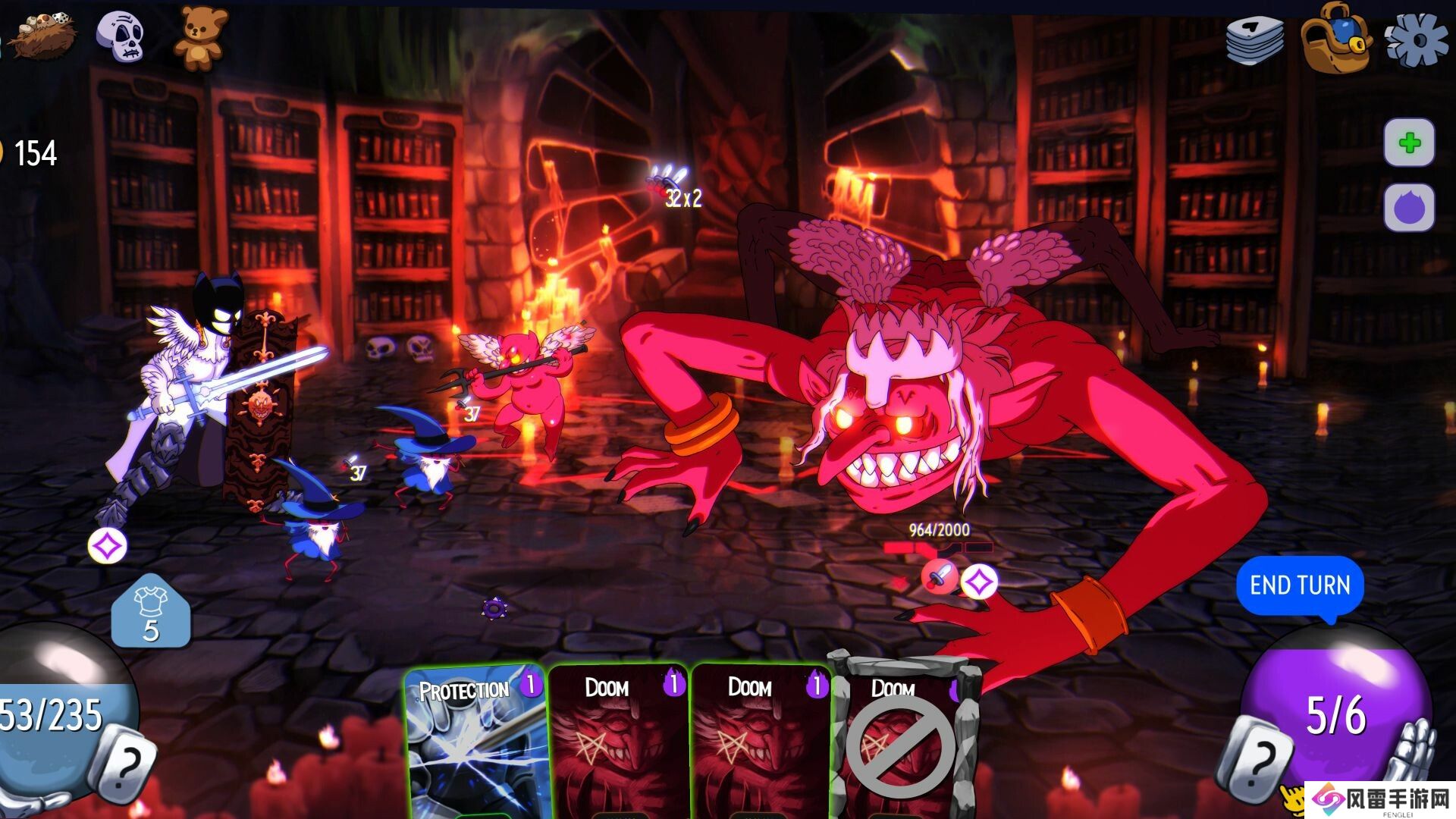This screenshot has height=819, width=1456.
Task: View the card deck stack
Action: [x=1255, y=39]
